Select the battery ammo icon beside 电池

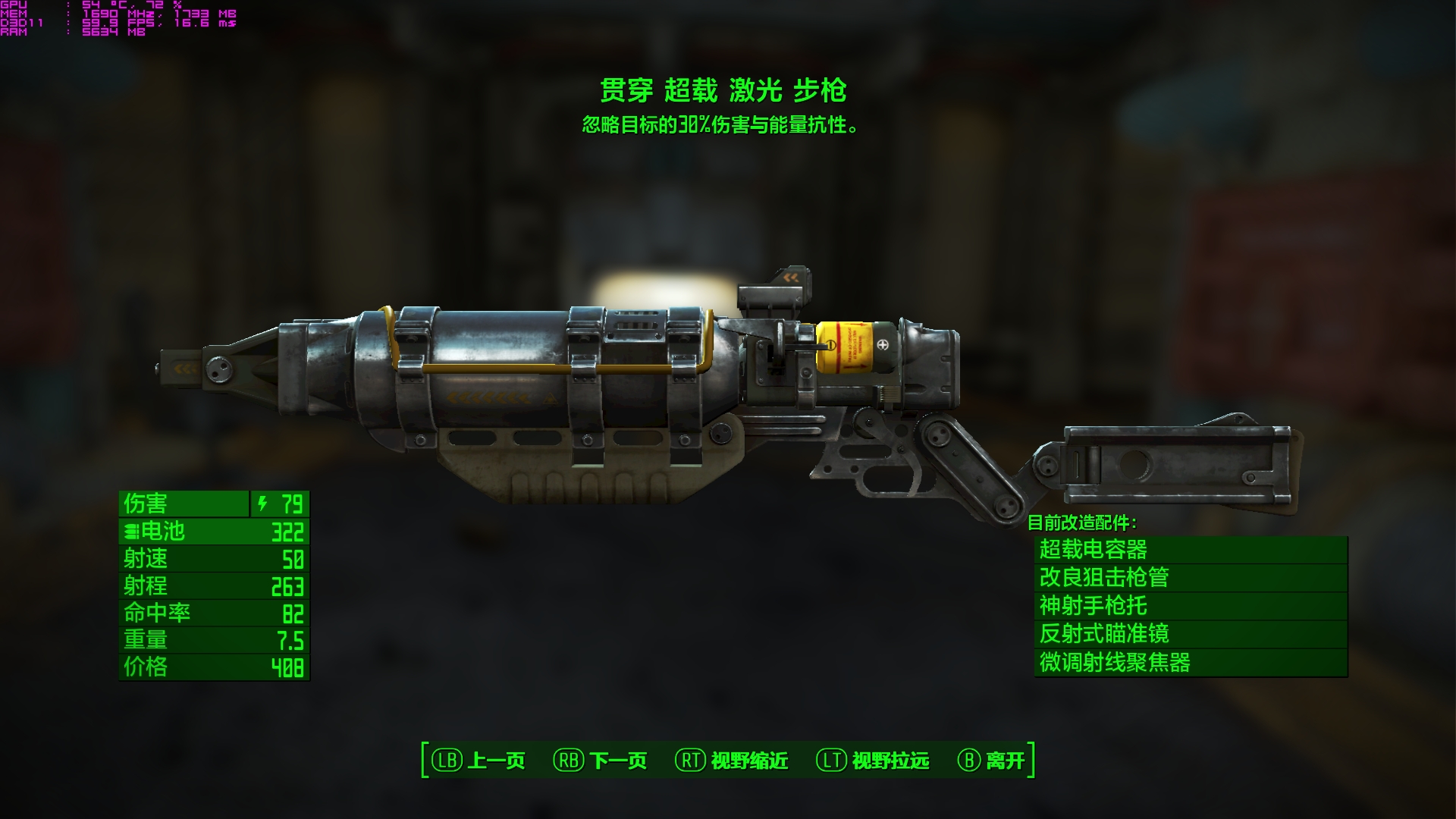pos(130,532)
